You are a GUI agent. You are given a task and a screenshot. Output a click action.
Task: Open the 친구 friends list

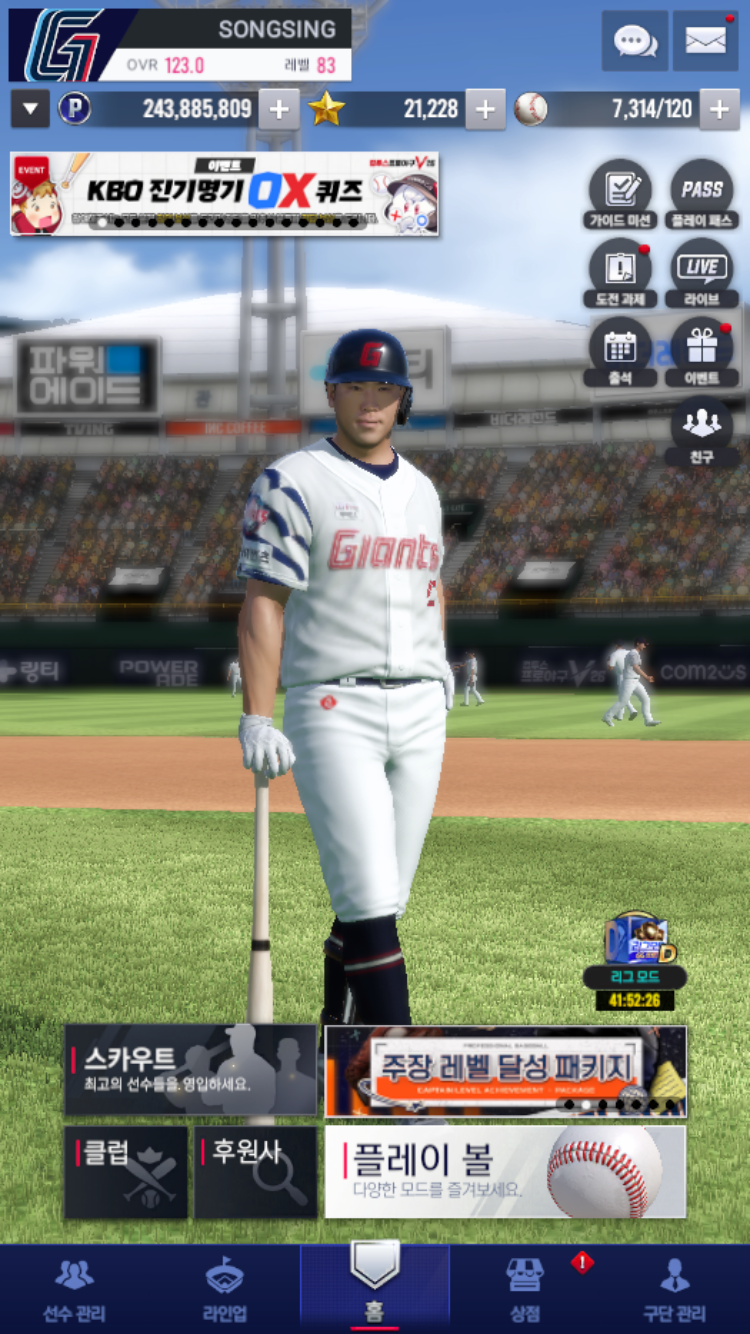pyautogui.click(x=702, y=431)
